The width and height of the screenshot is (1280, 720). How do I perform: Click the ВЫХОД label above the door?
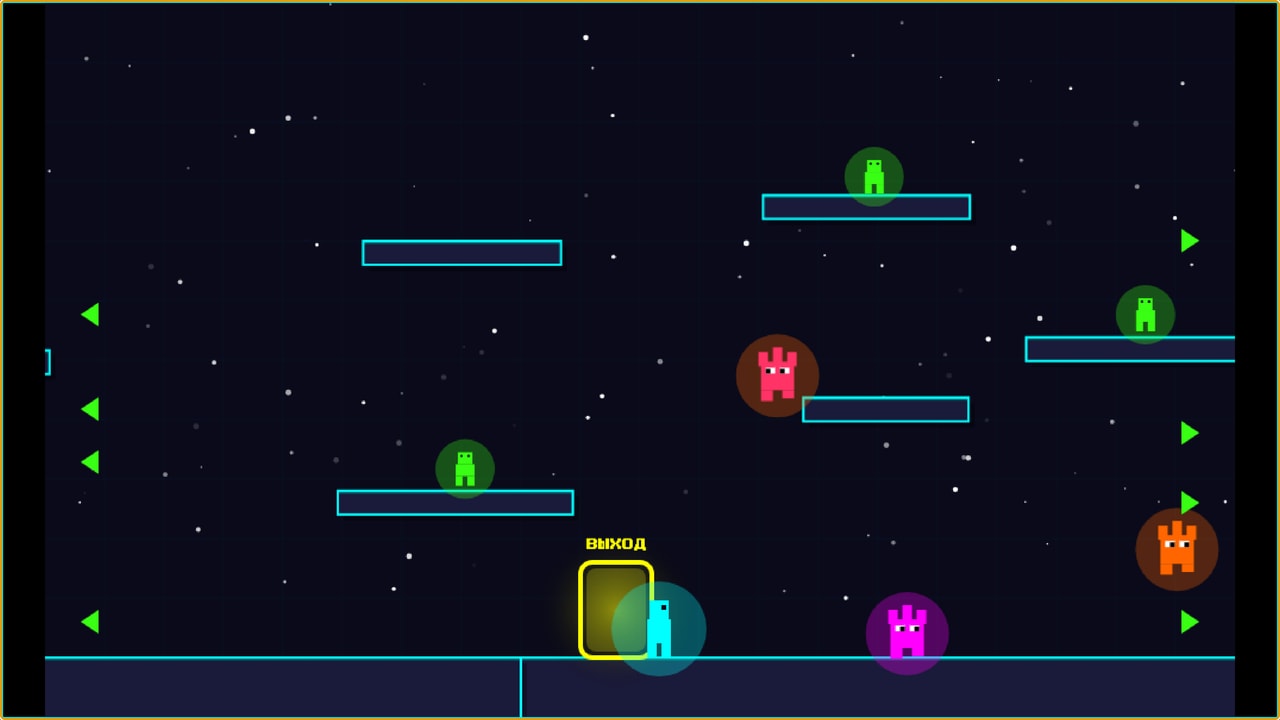pyautogui.click(x=616, y=544)
